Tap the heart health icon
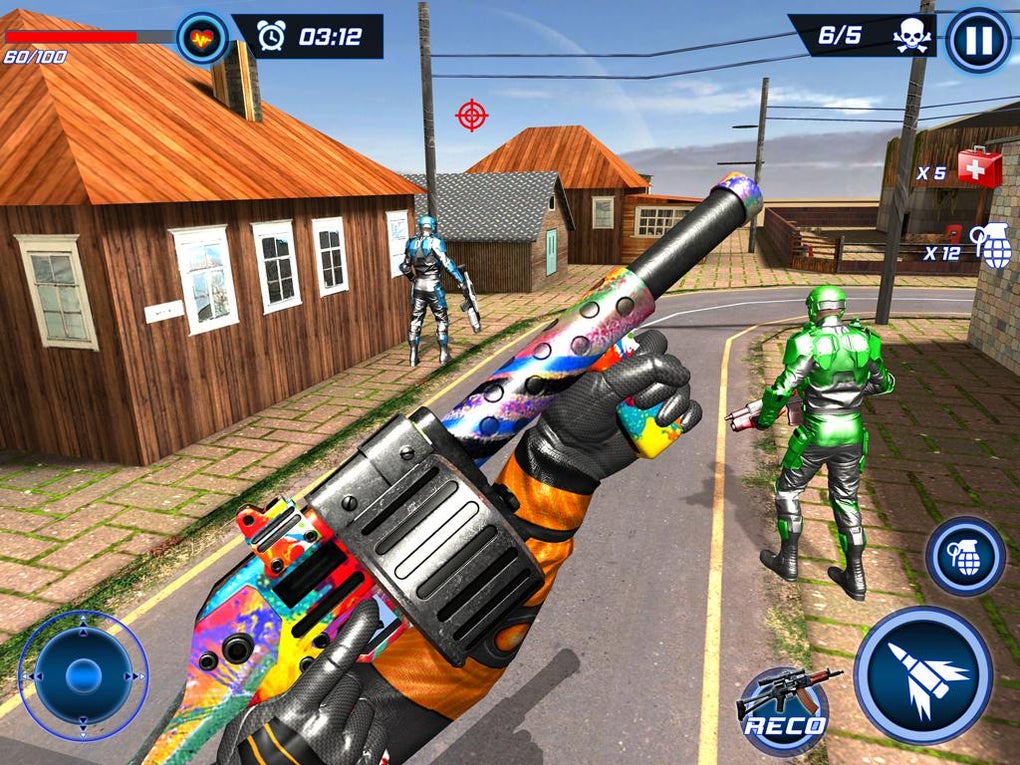 coord(202,38)
